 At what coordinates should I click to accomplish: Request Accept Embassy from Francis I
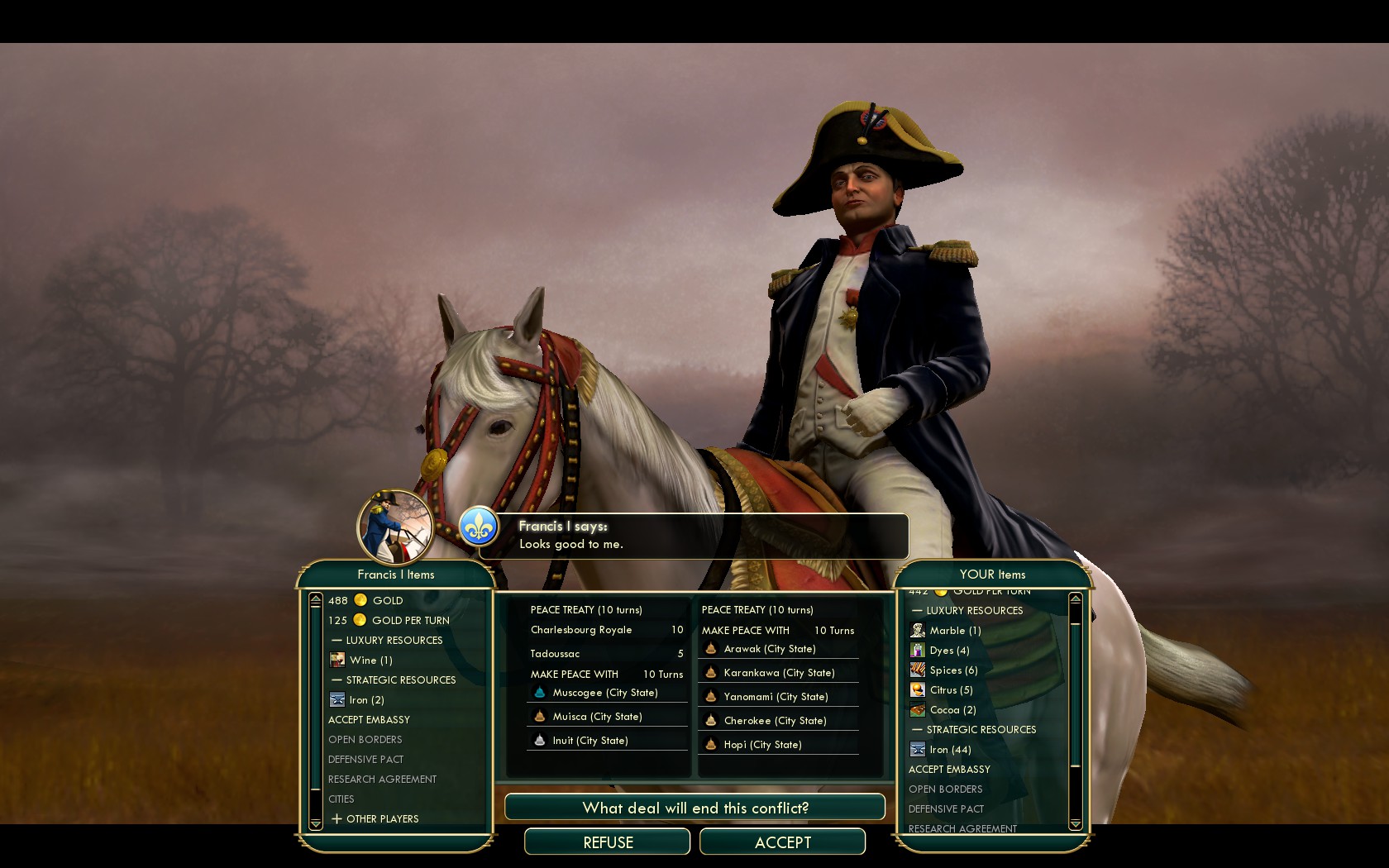click(369, 720)
